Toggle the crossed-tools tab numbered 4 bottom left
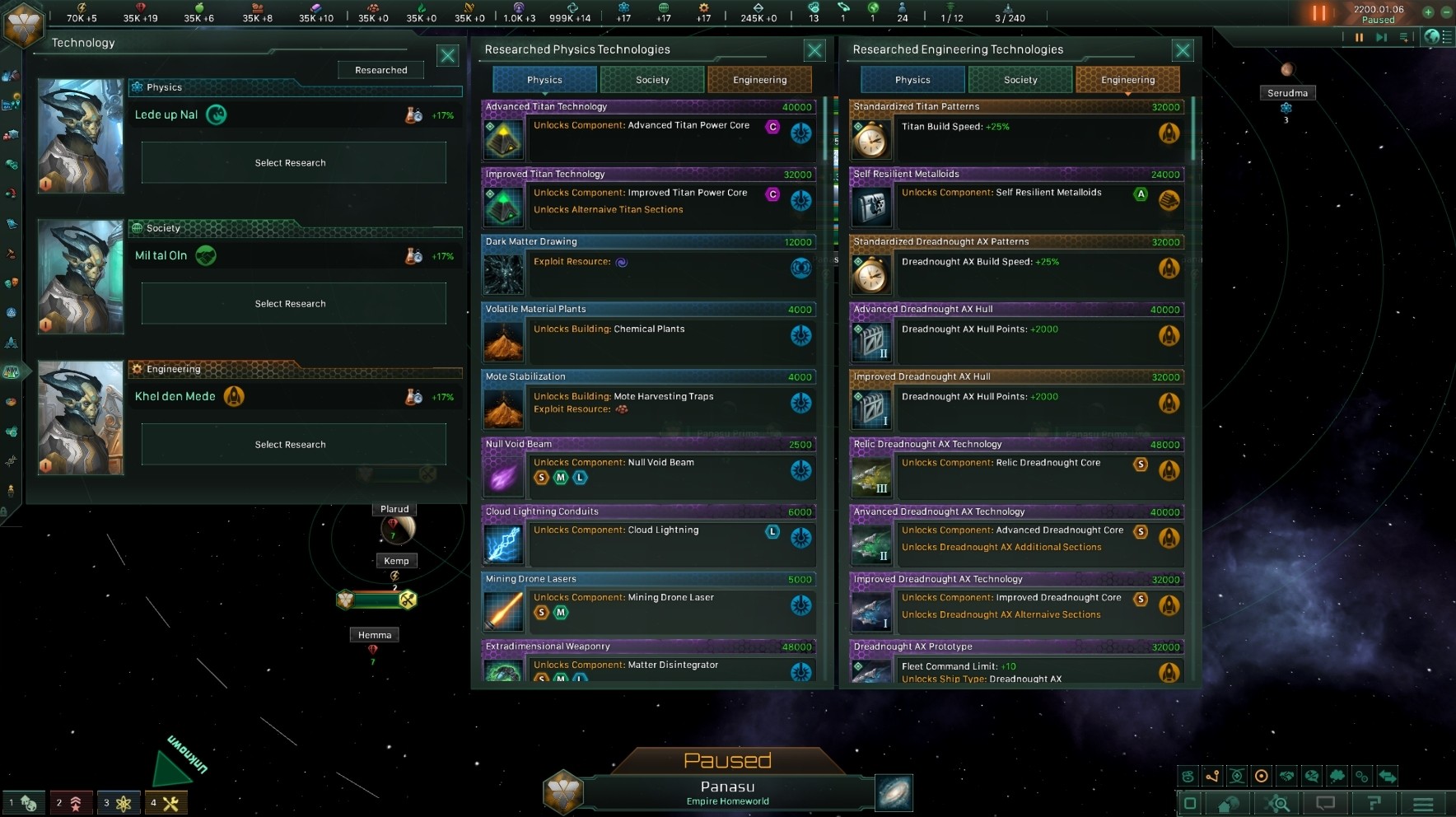This screenshot has width=1456, height=817. pyautogui.click(x=166, y=802)
